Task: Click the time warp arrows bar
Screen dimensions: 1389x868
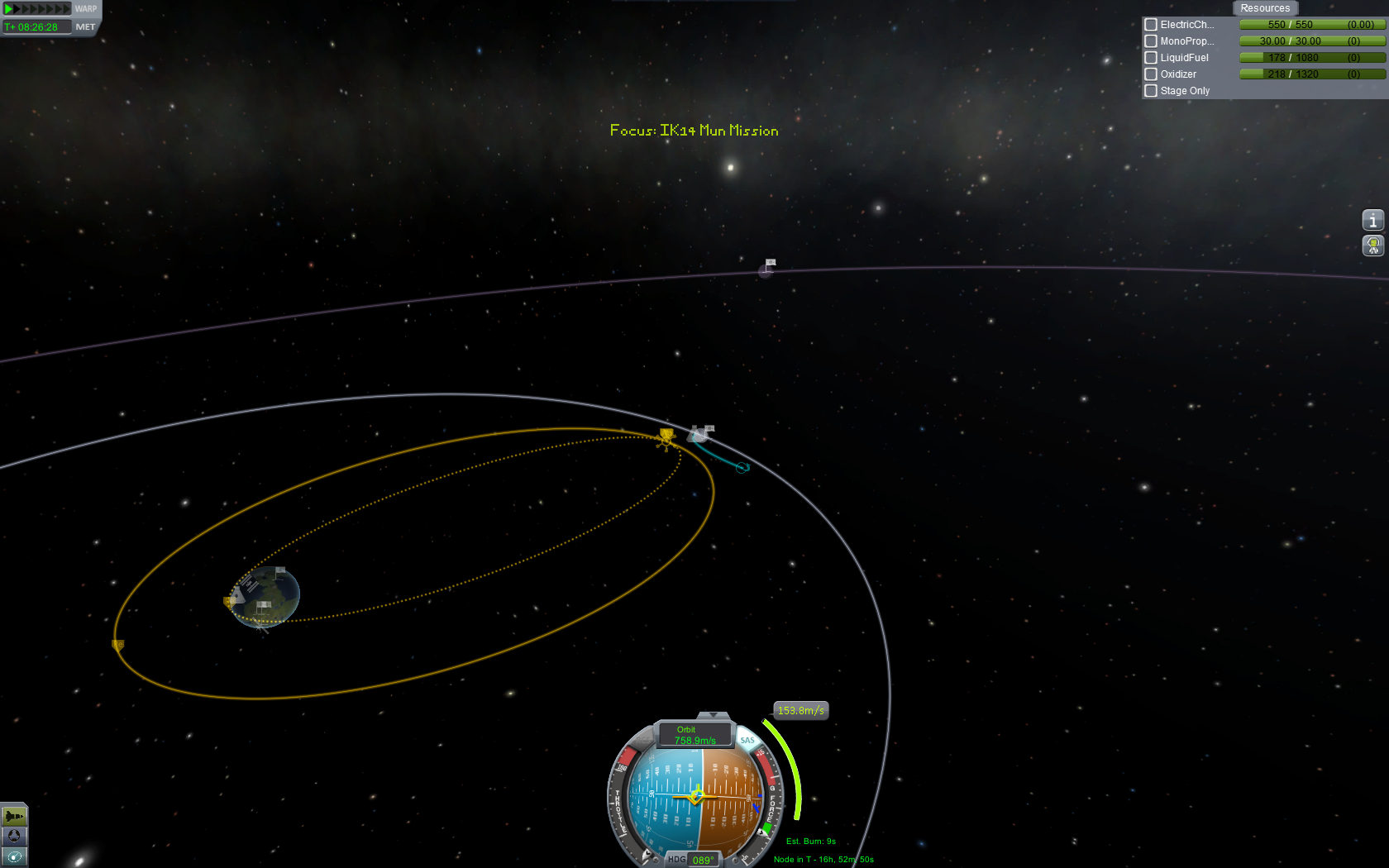Action: (x=37, y=9)
